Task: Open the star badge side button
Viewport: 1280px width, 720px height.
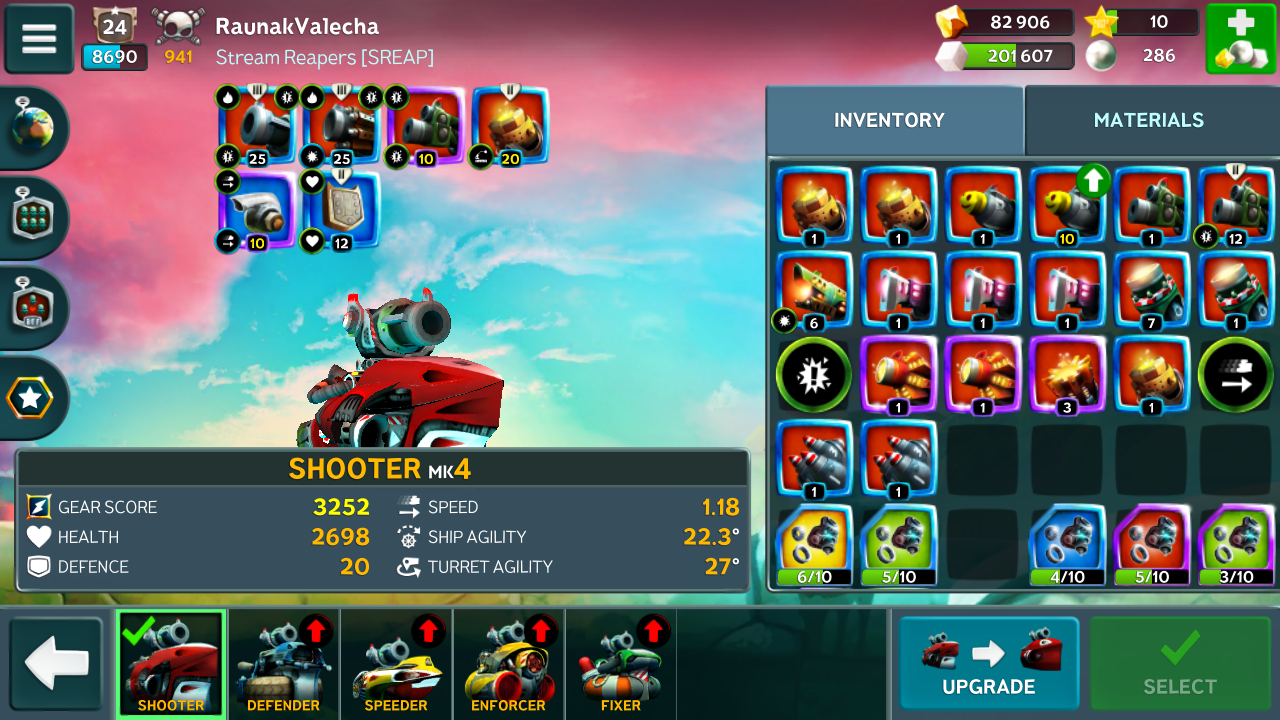Action: click(x=32, y=398)
